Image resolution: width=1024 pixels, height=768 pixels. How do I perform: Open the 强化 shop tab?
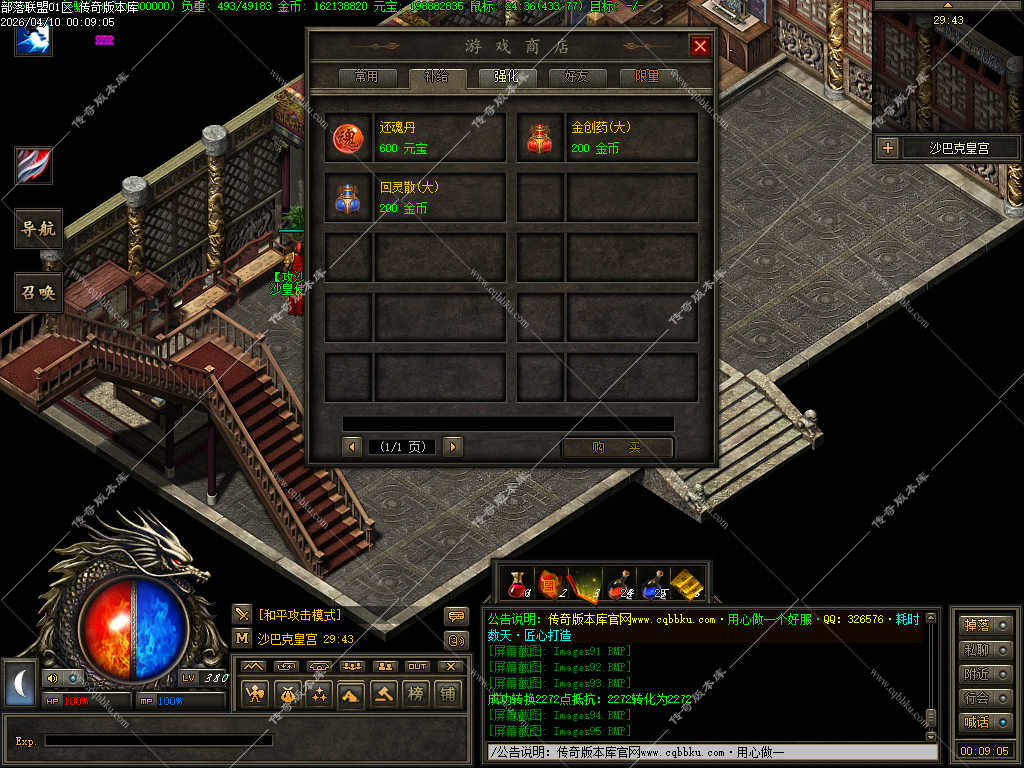506,76
